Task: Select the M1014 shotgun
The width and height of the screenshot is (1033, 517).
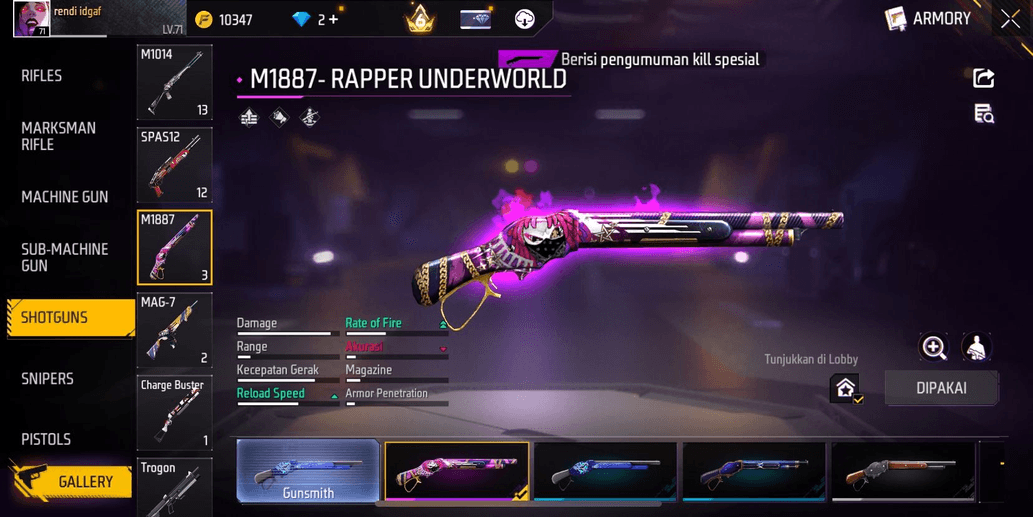Action: click(174, 83)
